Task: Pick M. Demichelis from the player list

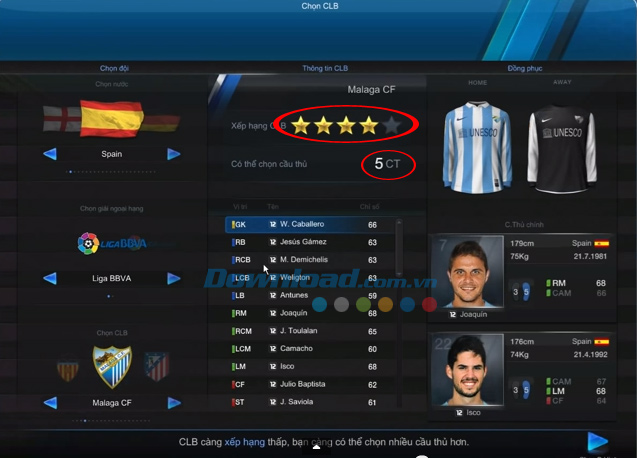Action: (x=310, y=260)
